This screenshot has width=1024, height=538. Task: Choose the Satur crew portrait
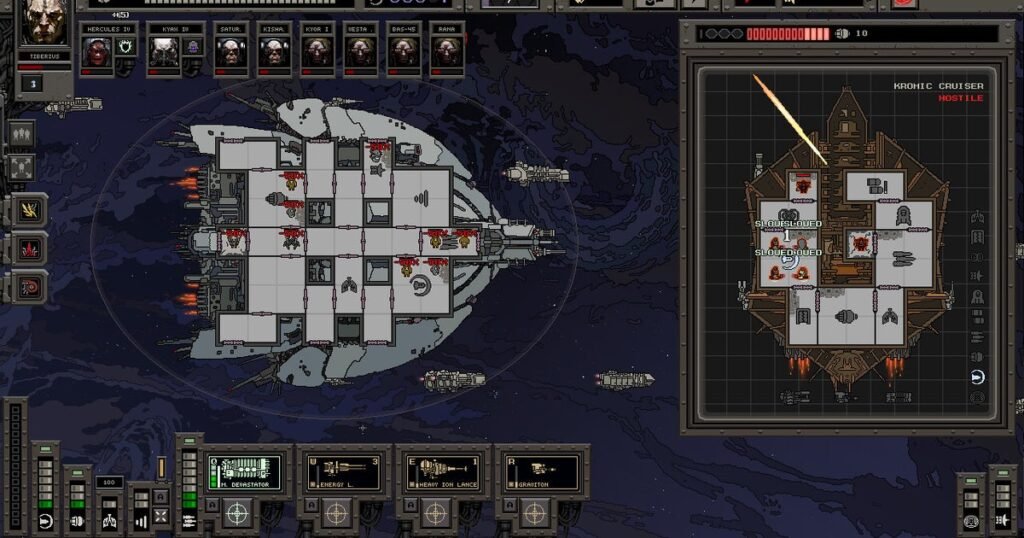[230, 52]
